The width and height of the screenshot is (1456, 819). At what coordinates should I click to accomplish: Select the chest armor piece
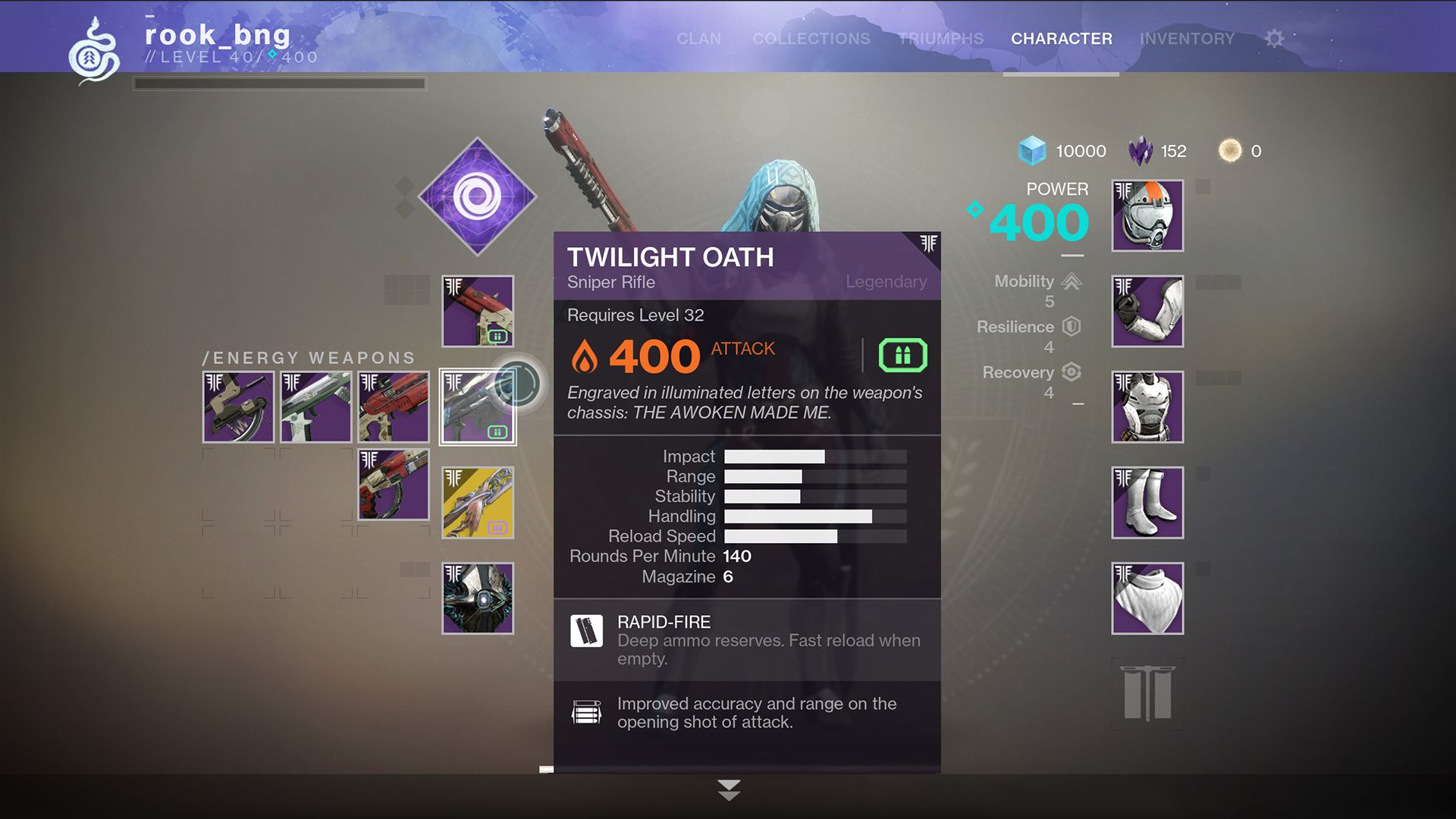(x=1147, y=407)
